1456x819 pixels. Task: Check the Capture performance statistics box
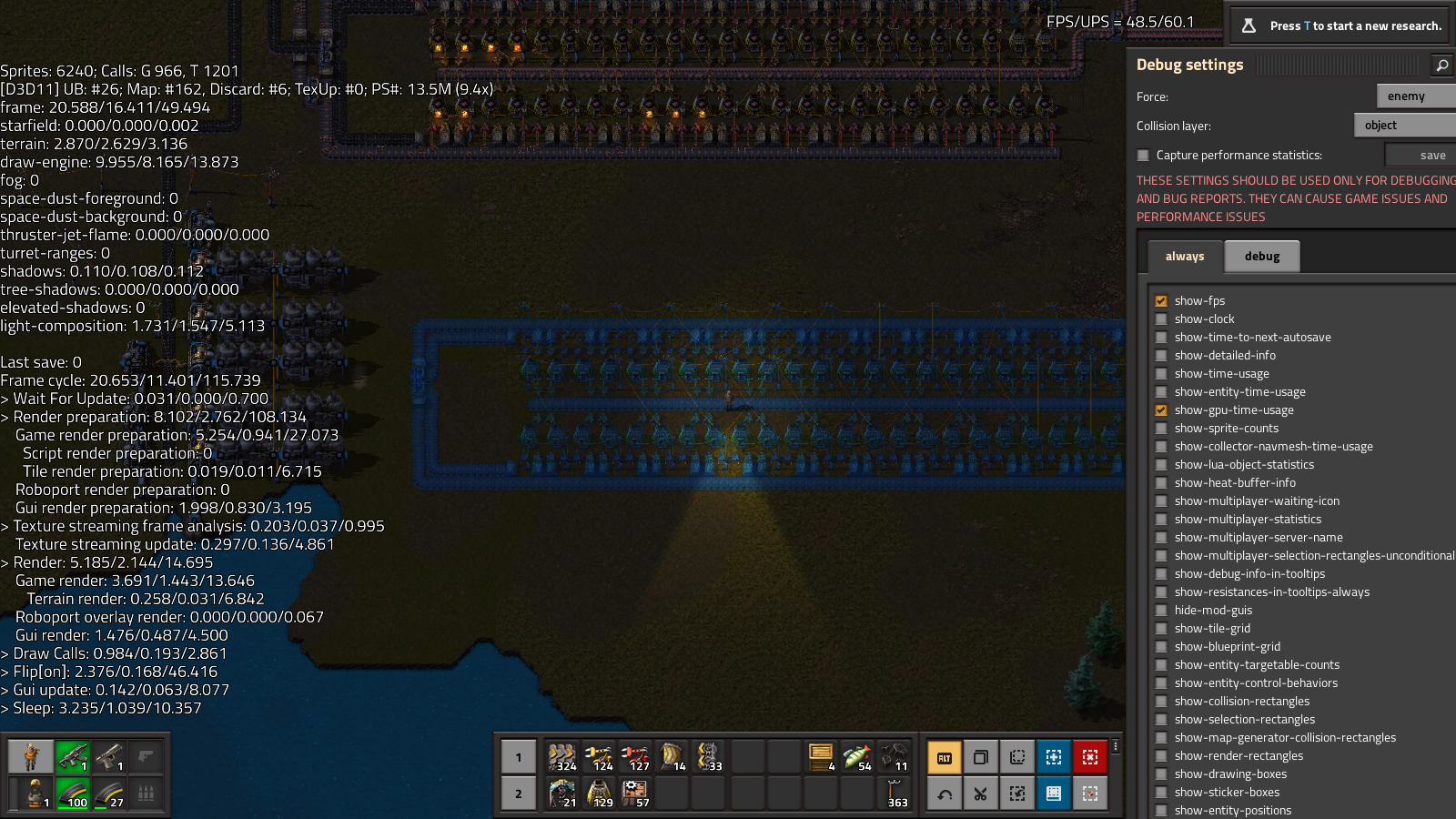coord(1143,156)
